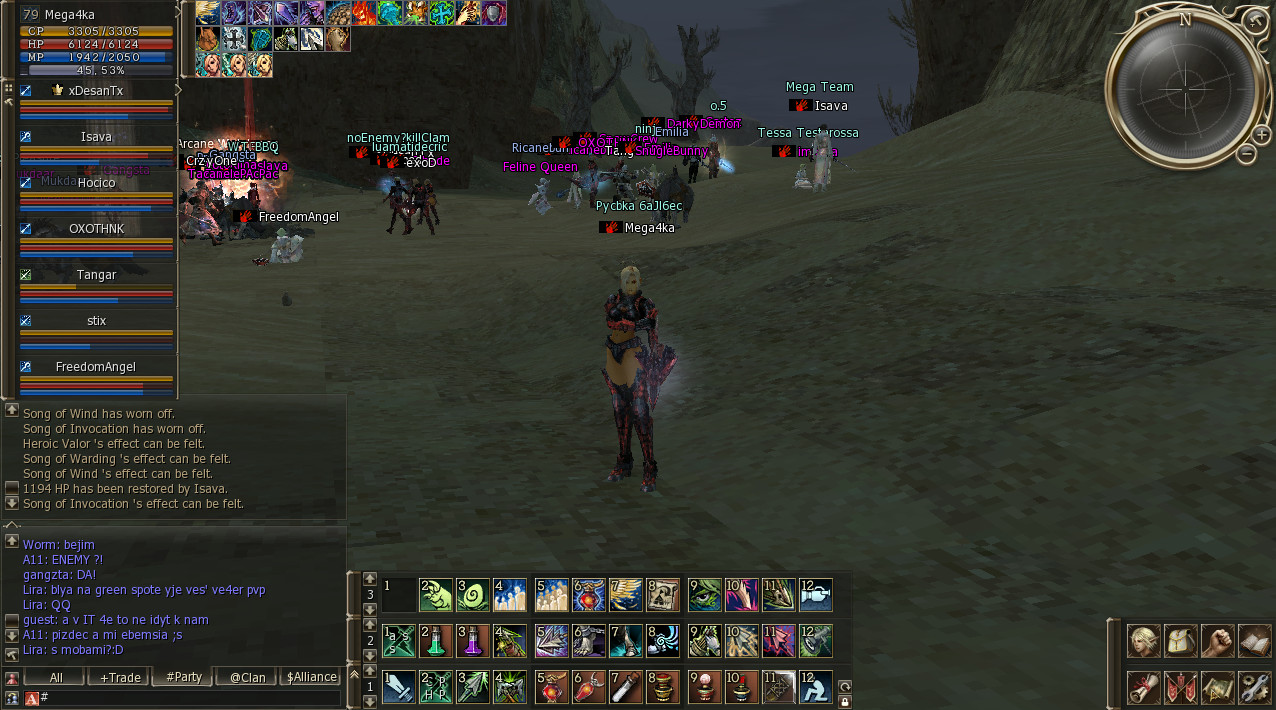Viewport: 1276px width, 710px height.
Task: Open the $Alliance chat tab
Action: tap(312, 677)
